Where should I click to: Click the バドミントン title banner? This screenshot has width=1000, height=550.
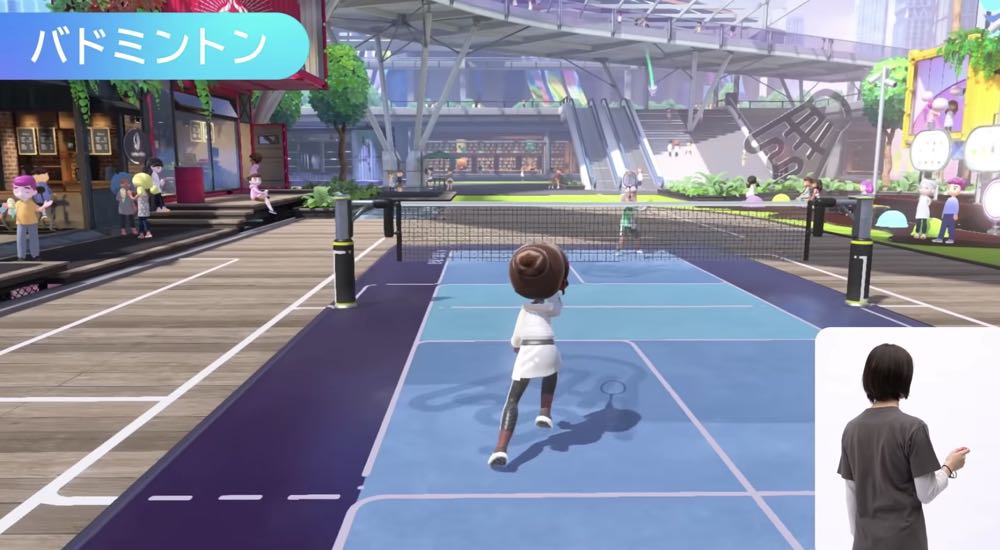click(x=150, y=46)
